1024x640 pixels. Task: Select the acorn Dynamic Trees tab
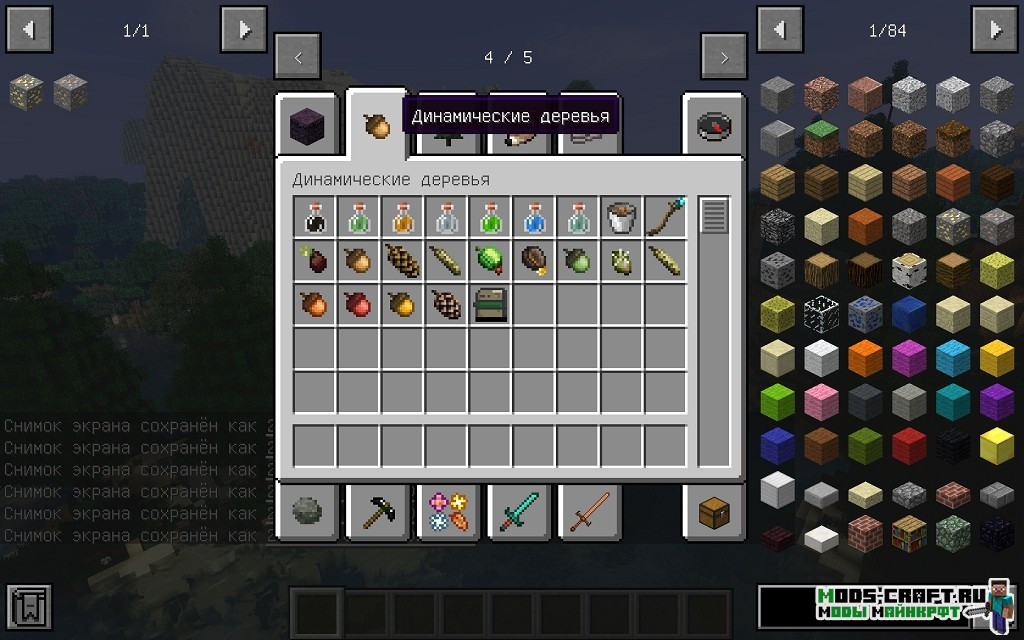377,125
